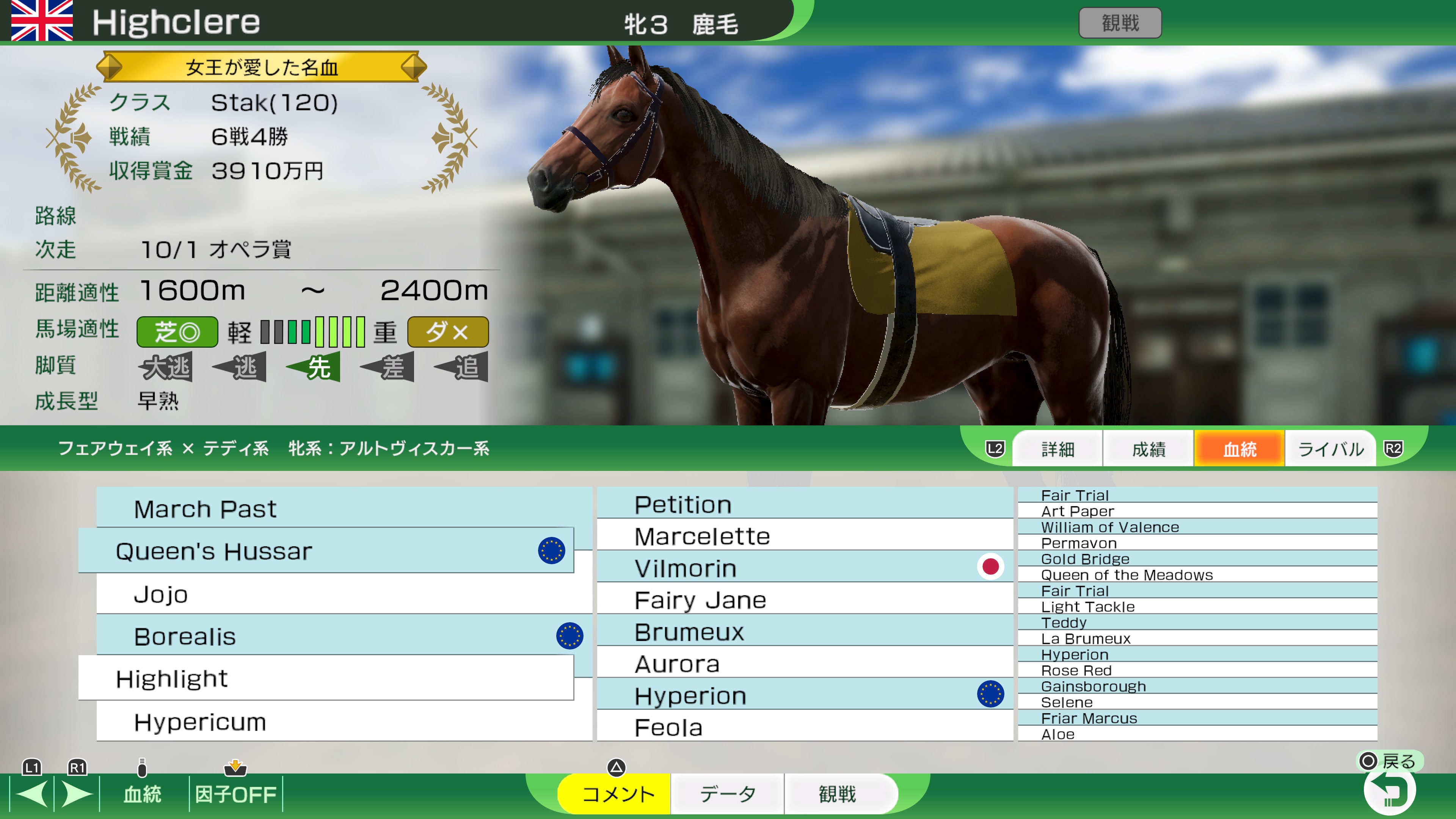Select the データ option at the bottom
Image resolution: width=1456 pixels, height=819 pixels.
pos(727,794)
